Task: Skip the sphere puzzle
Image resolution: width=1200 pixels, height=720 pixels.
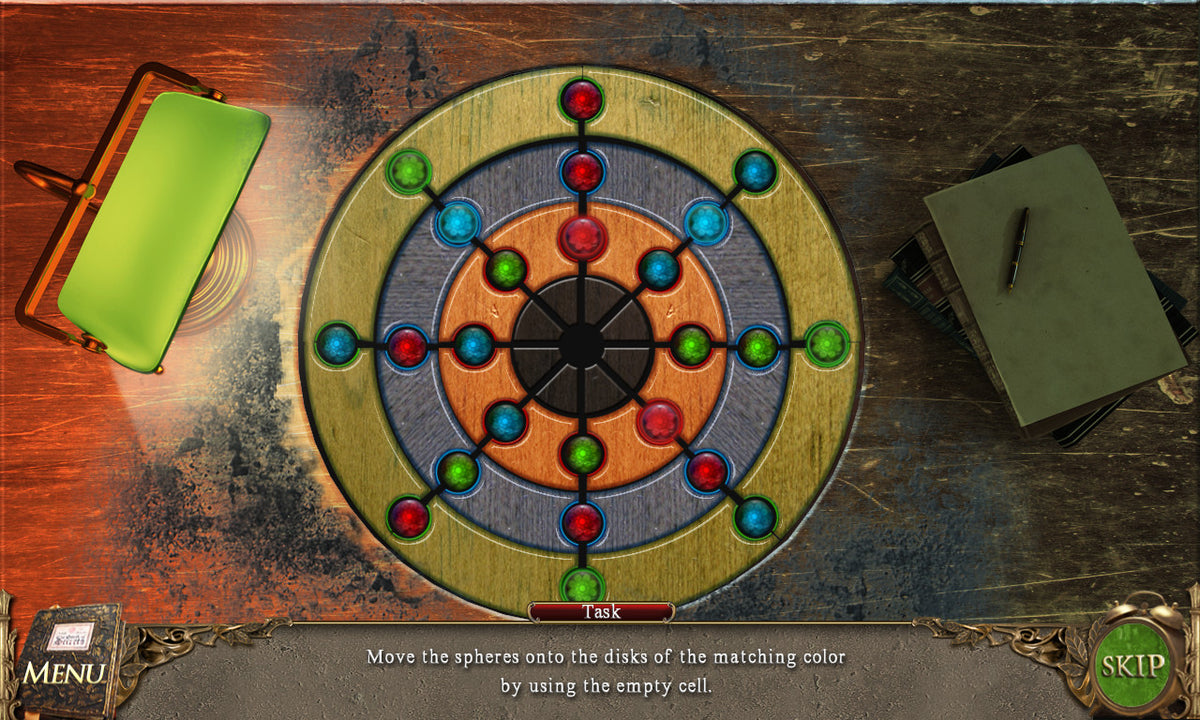Action: click(1133, 665)
